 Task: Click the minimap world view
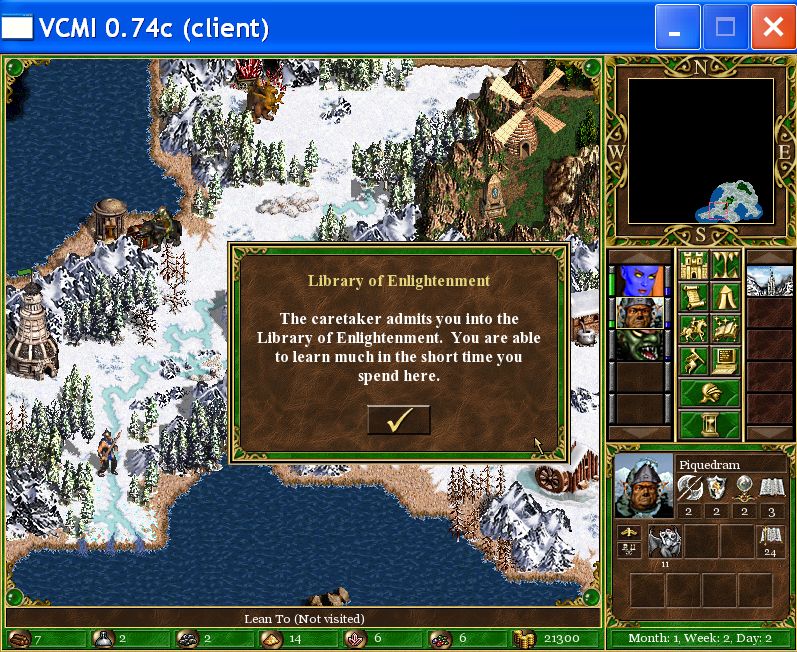[x=700, y=150]
